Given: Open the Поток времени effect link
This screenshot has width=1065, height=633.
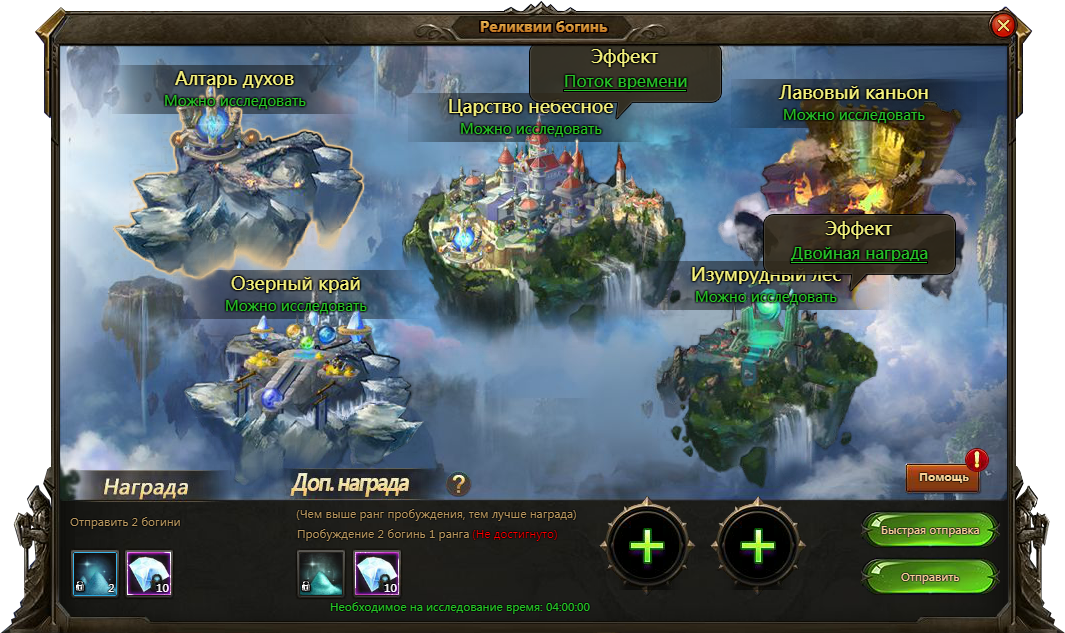Looking at the screenshot, I should coord(625,82).
